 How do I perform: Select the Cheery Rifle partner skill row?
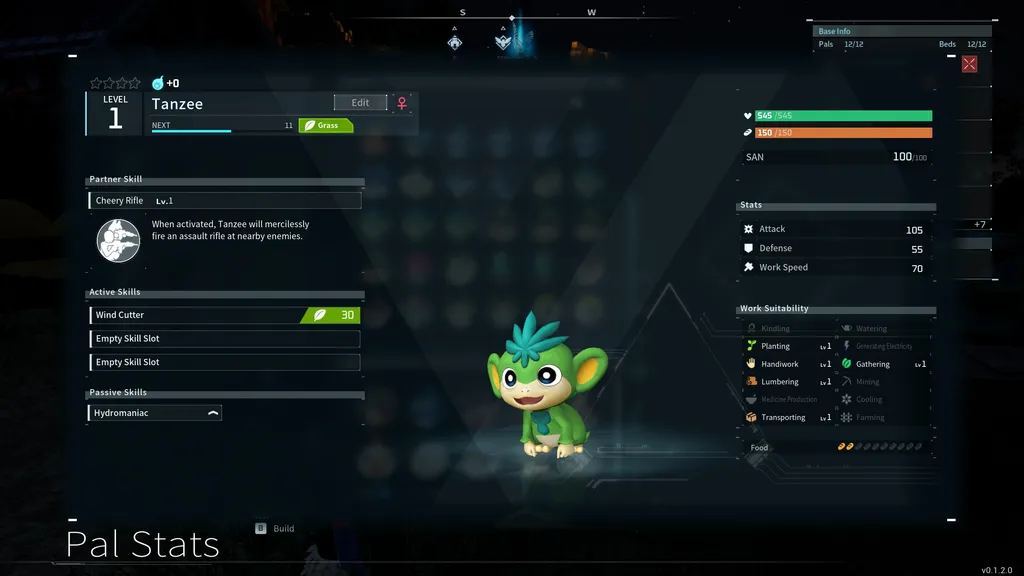tap(224, 201)
